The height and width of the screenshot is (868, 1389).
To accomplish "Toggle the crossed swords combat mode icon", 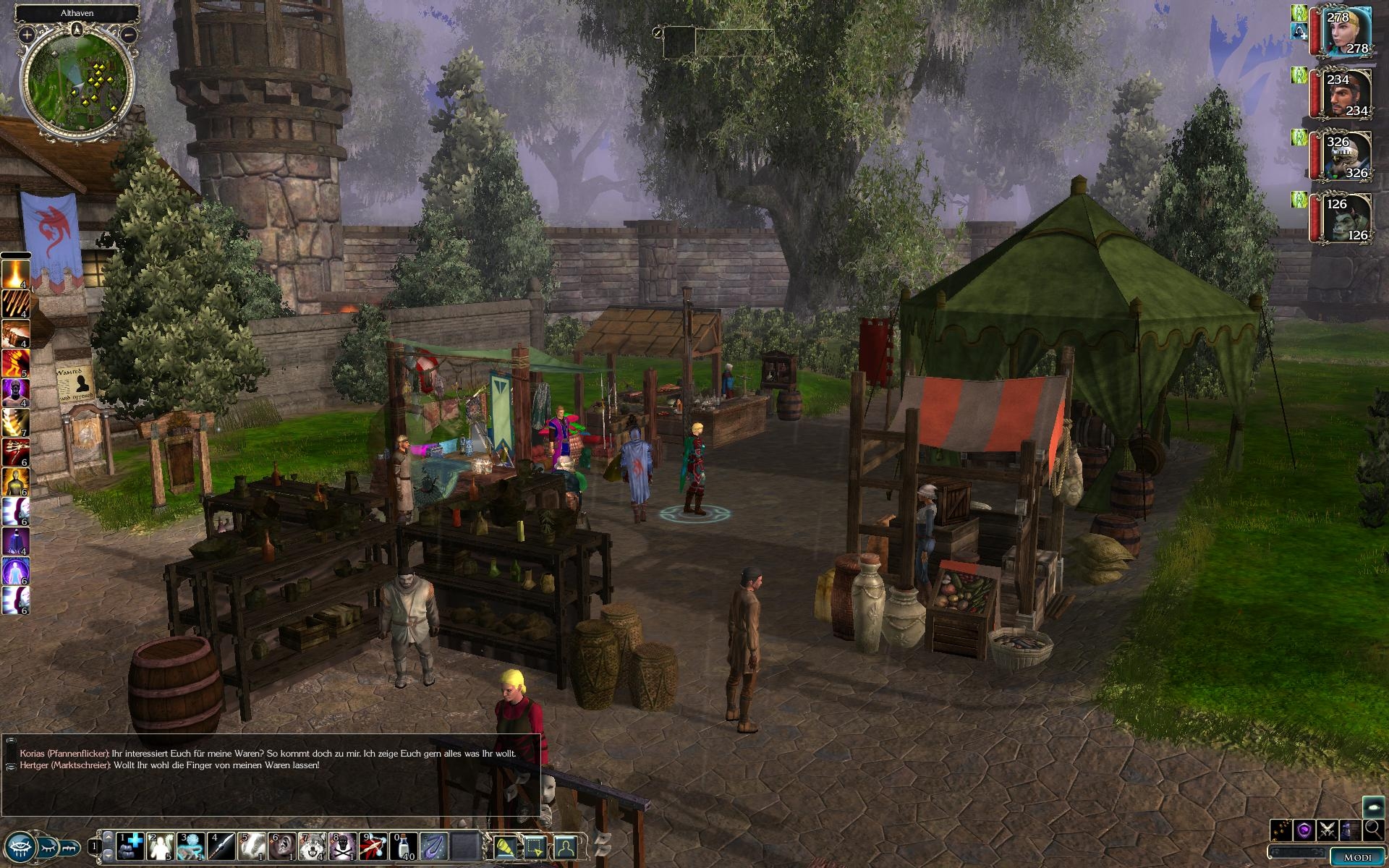I will [1328, 830].
